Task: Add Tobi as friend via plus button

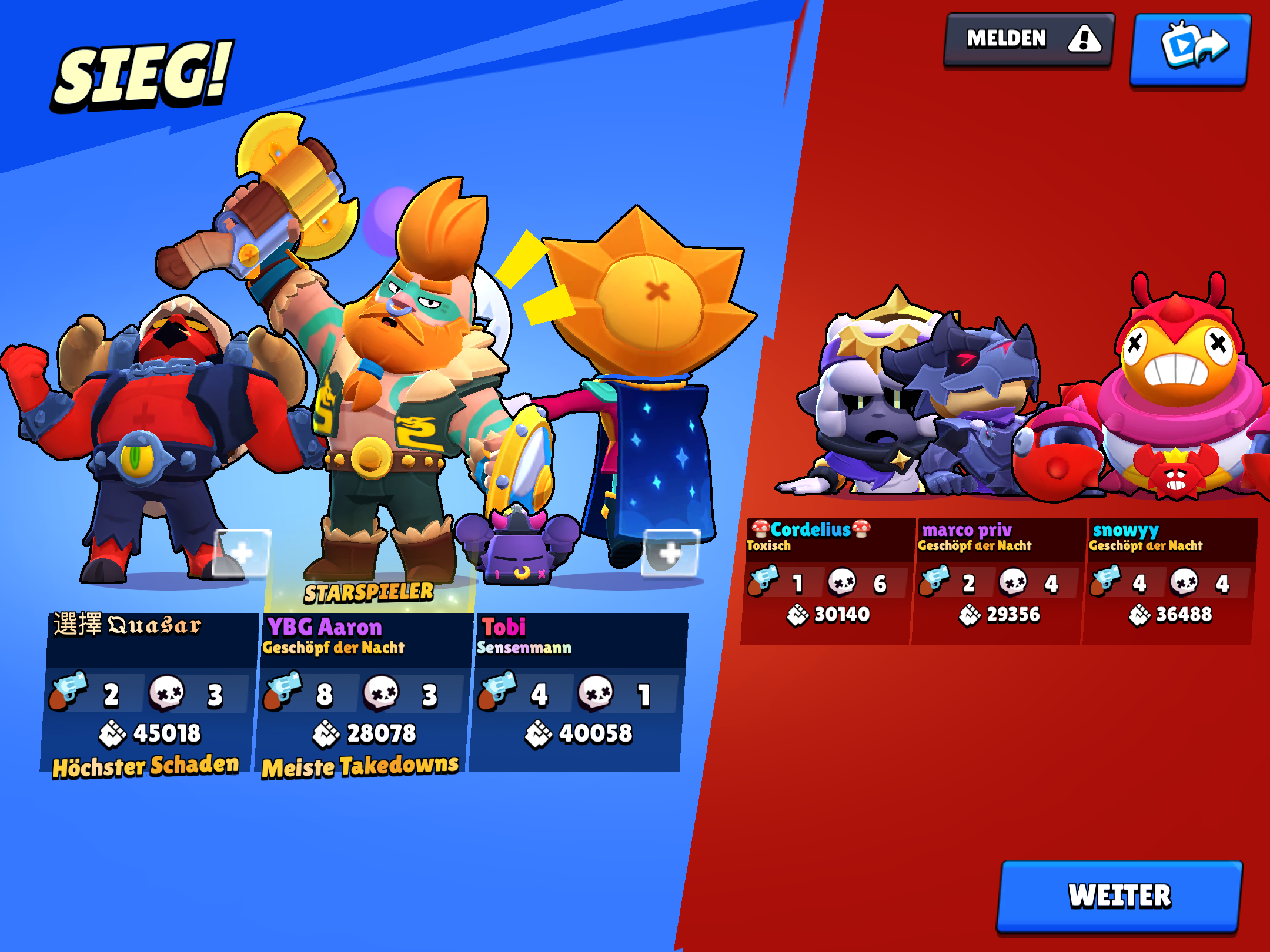Action: pos(670,553)
